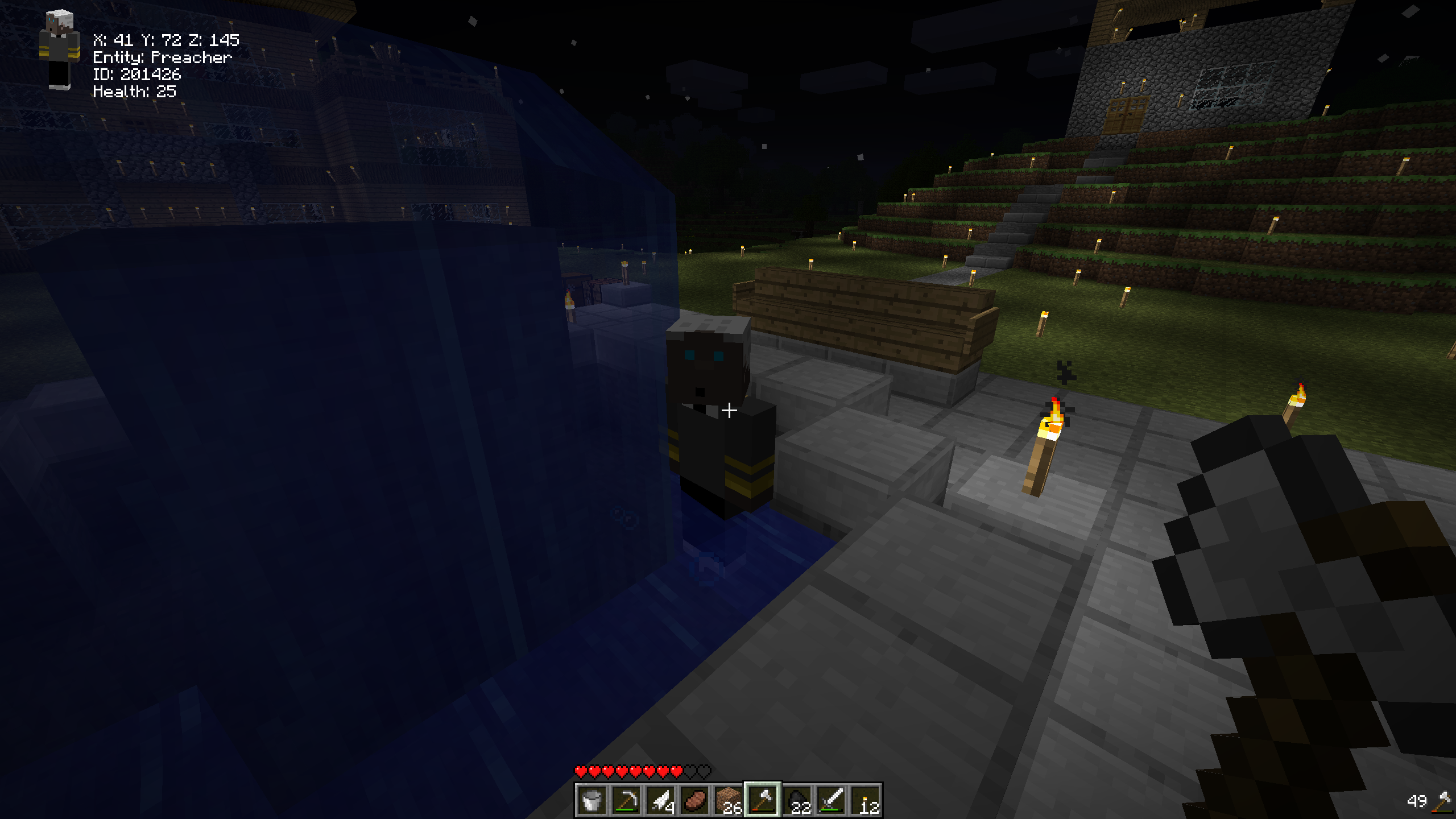Select the empty bucket hotbar slot
This screenshot has height=819, width=1456.
click(591, 800)
